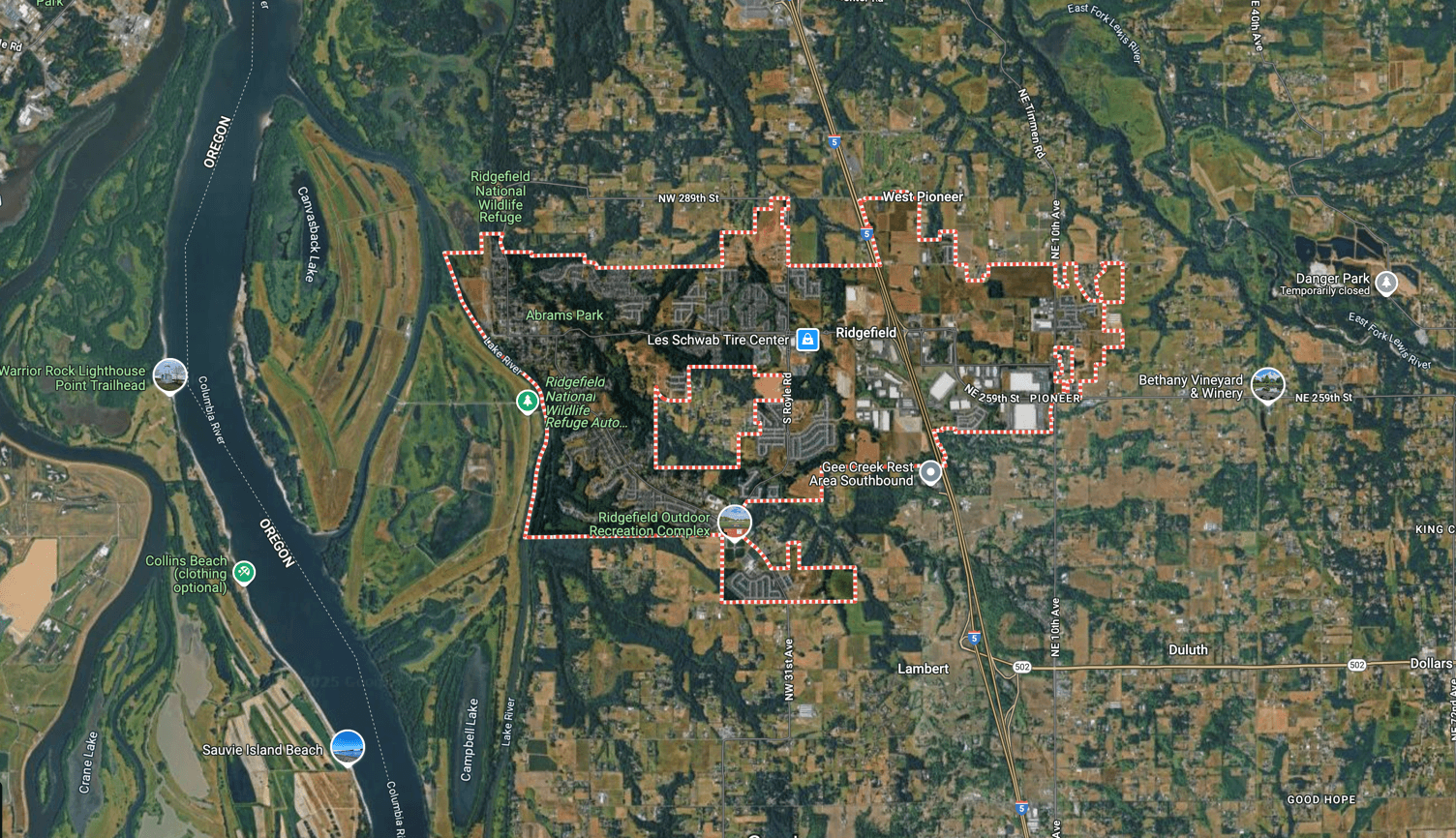Select the Lambert locality label

[923, 669]
